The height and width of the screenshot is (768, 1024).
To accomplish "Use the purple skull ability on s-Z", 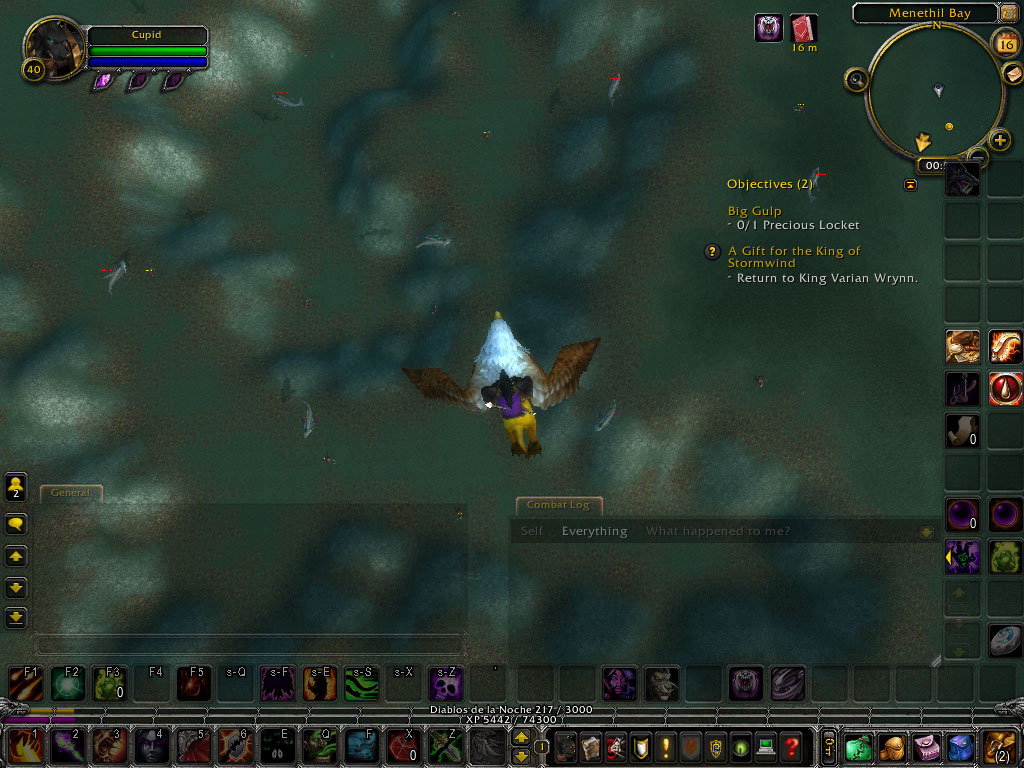I will tap(445, 684).
